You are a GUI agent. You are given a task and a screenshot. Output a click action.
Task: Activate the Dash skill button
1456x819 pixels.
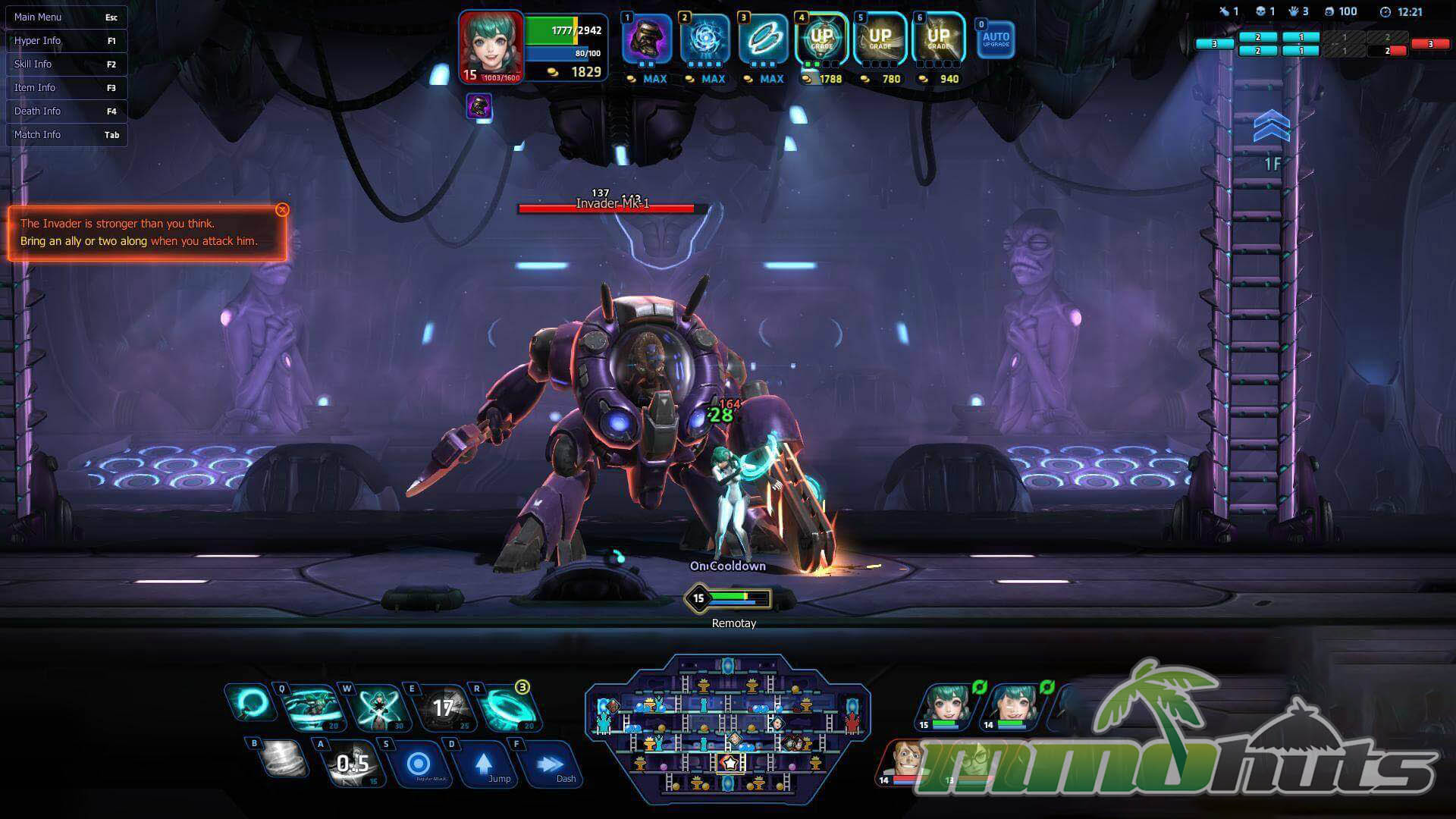pos(551,766)
